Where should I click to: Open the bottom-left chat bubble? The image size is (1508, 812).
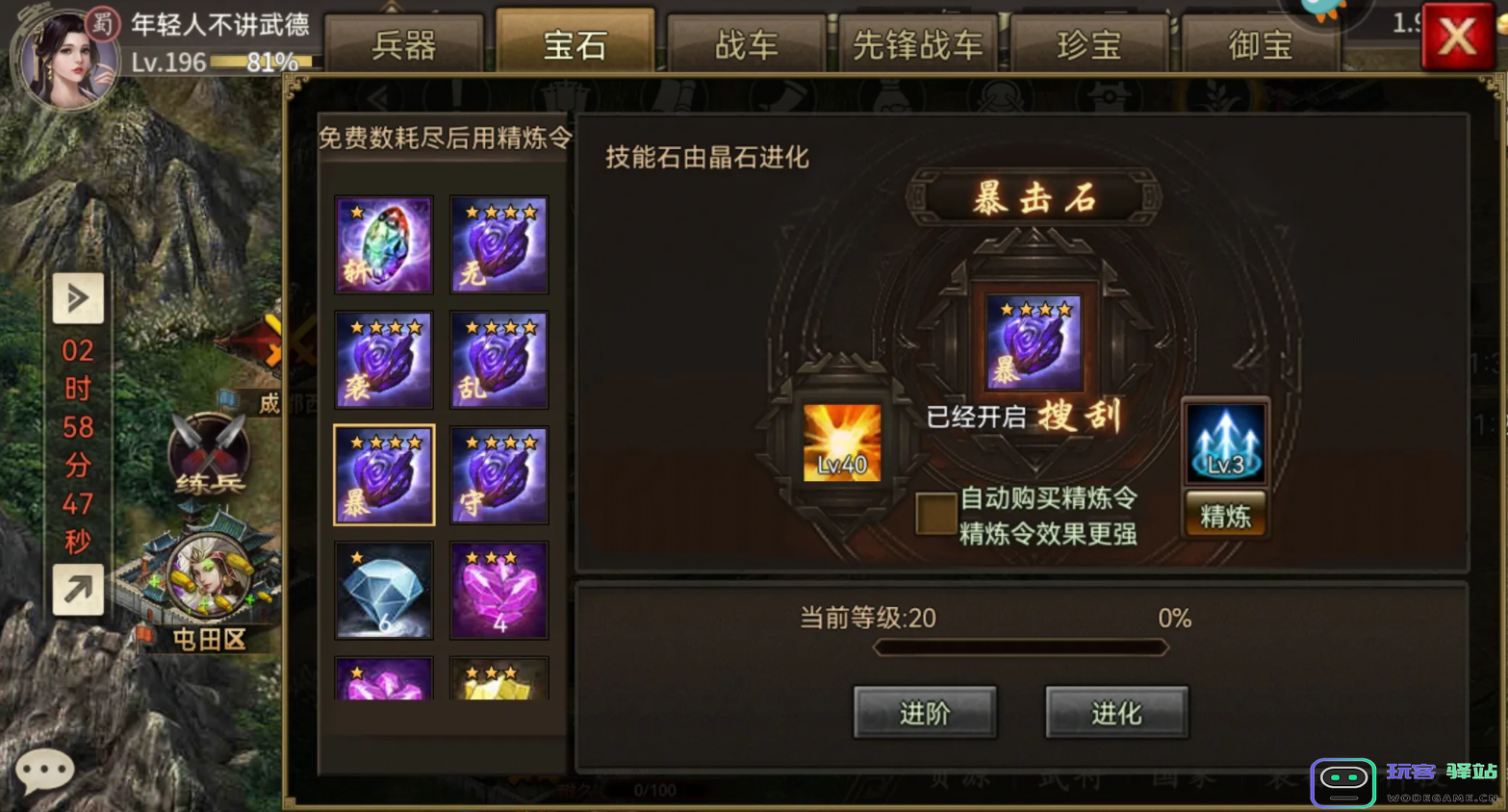point(43,768)
